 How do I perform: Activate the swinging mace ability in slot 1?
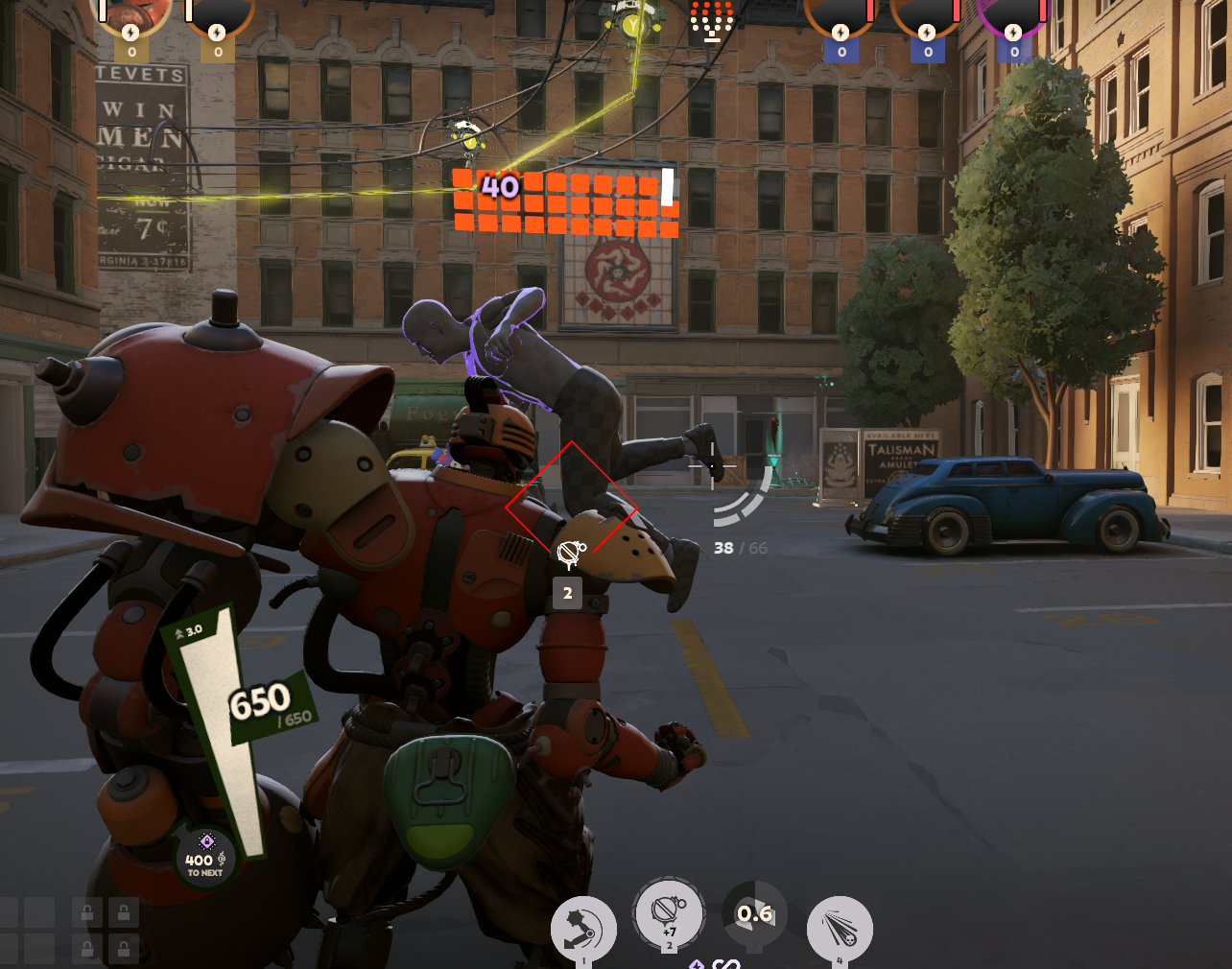click(x=583, y=927)
